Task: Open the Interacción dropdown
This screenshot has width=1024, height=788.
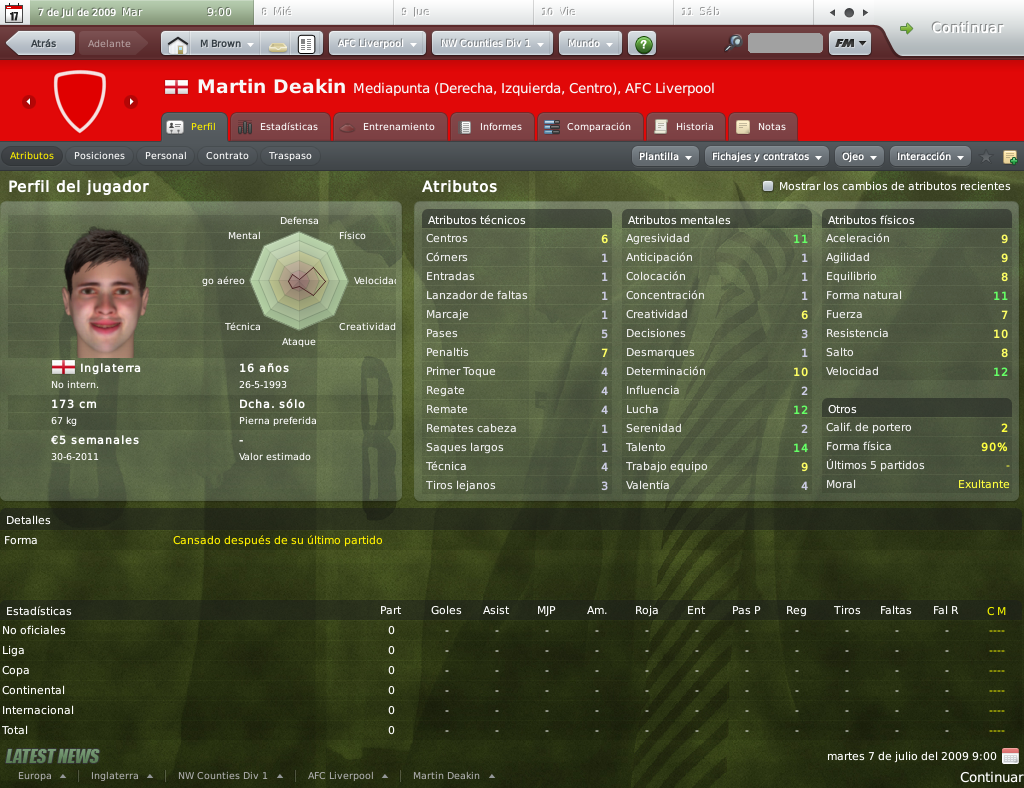Action: coord(931,157)
